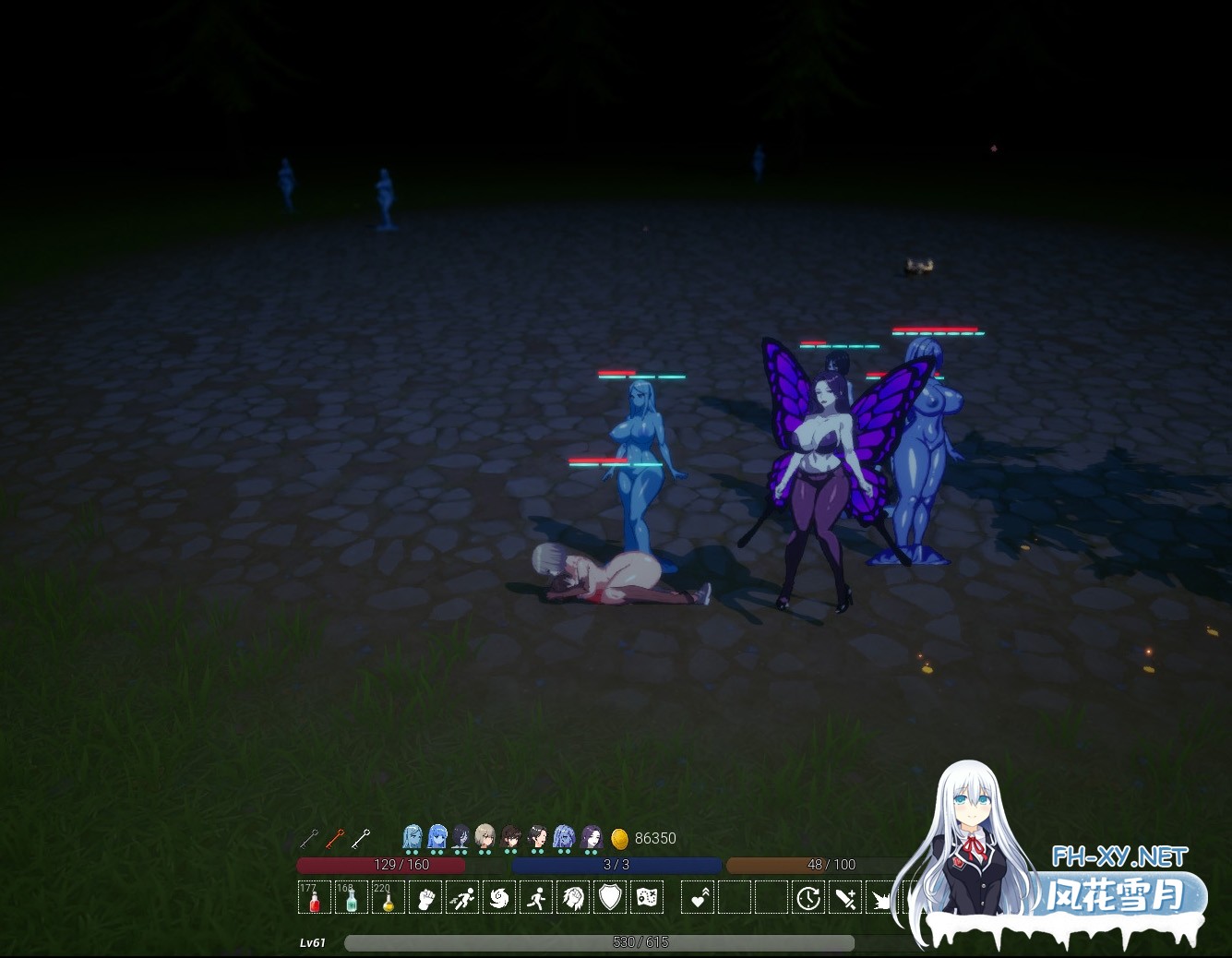This screenshot has width=1232, height=958.
Task: Select the beige-haired character portrait
Action: tap(484, 837)
